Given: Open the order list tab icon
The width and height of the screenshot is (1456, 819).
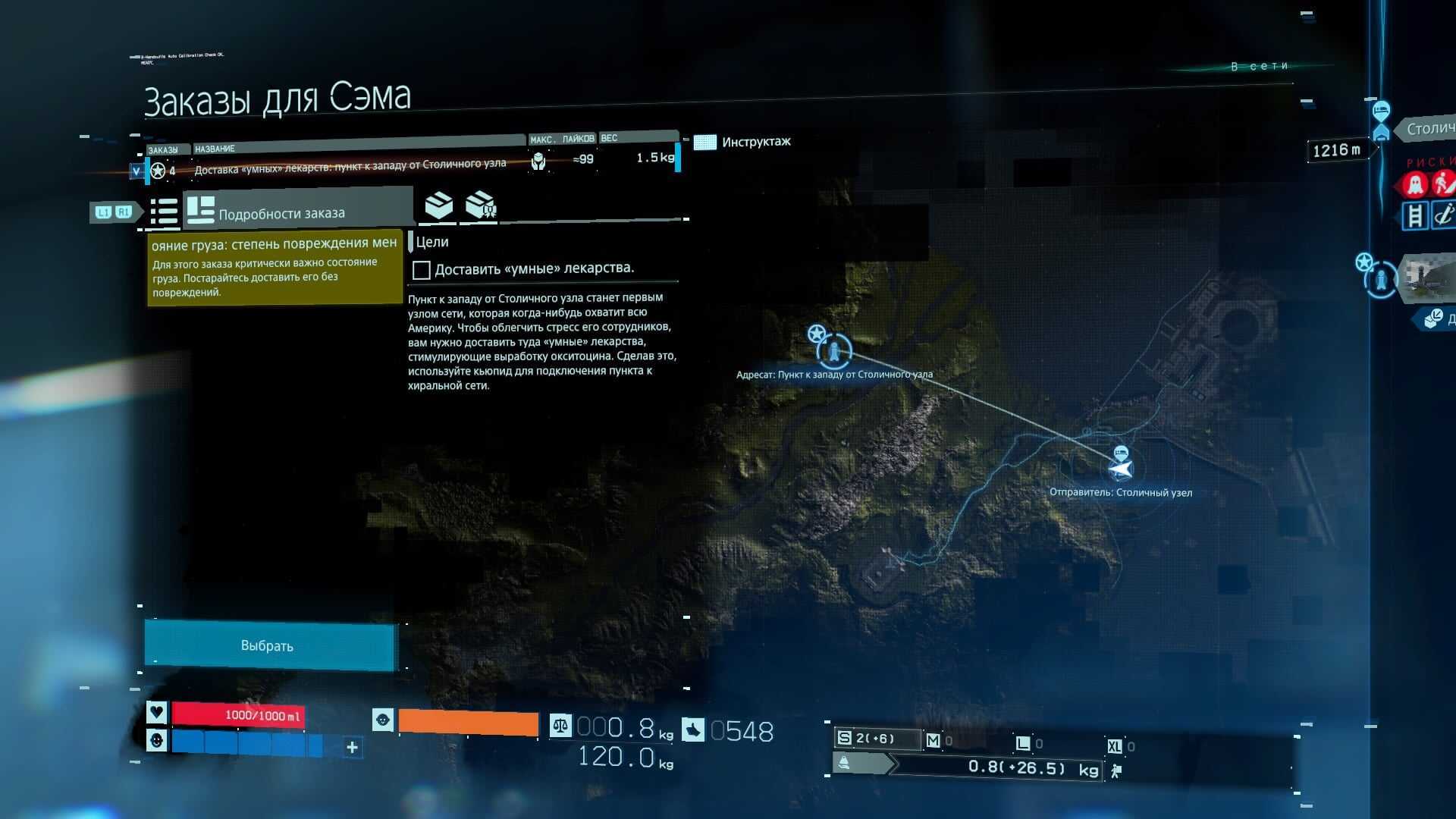Looking at the screenshot, I should (163, 212).
